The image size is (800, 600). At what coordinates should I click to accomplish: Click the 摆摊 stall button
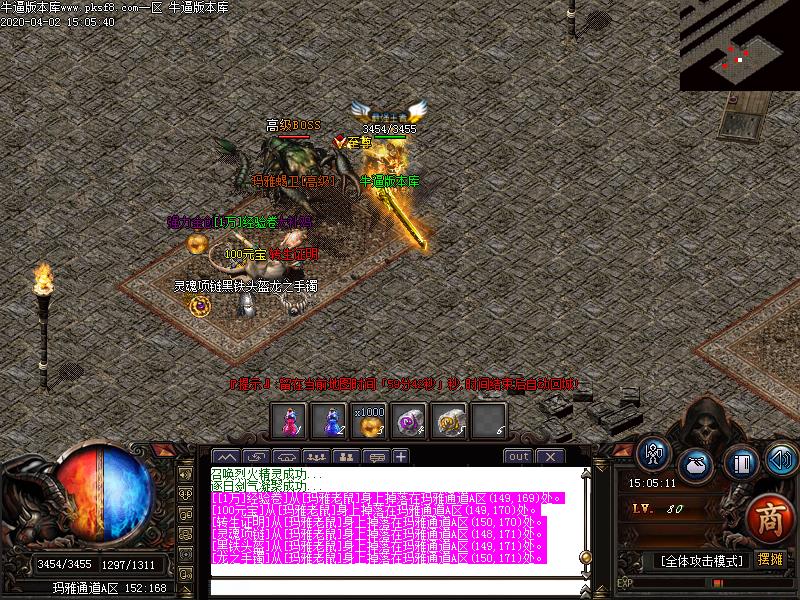[770, 559]
